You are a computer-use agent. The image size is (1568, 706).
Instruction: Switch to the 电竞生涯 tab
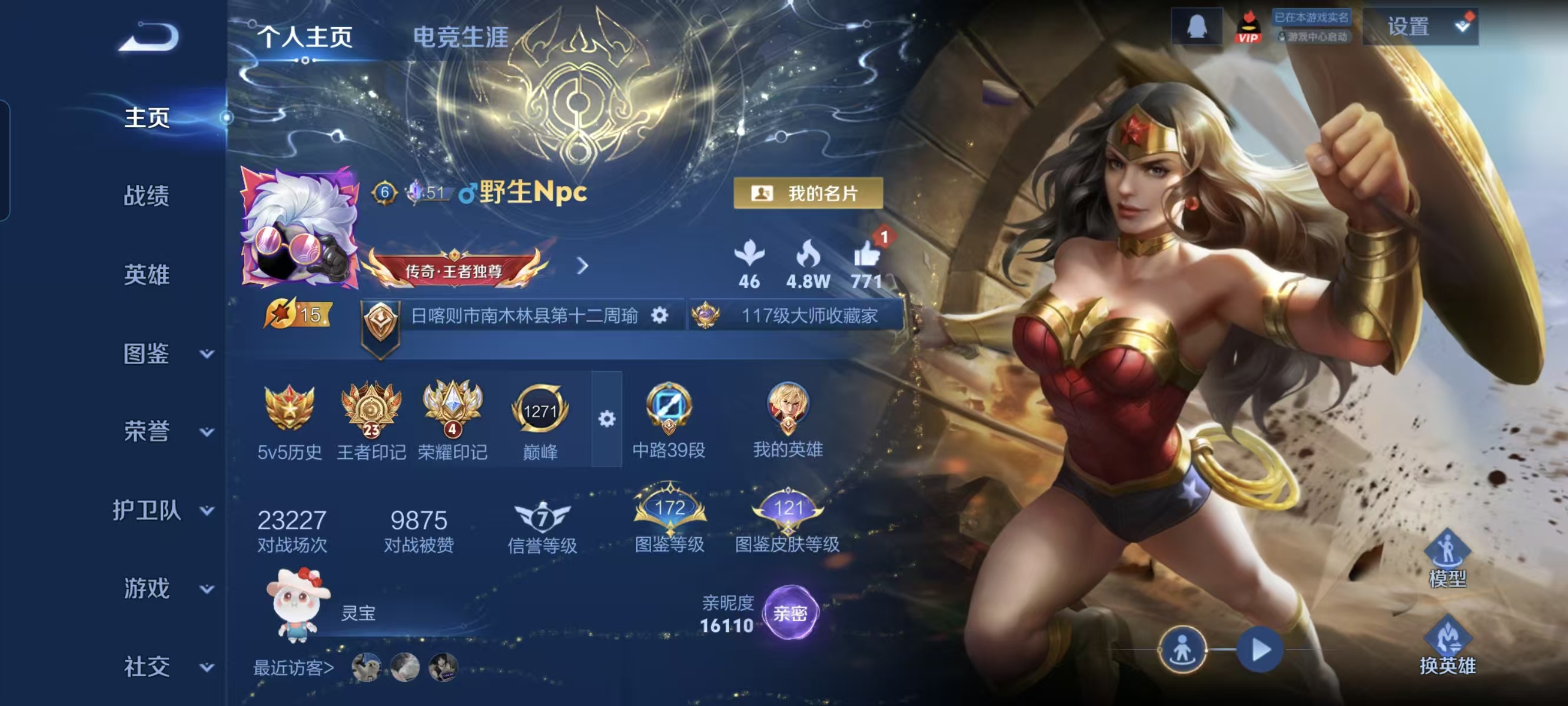(x=460, y=36)
